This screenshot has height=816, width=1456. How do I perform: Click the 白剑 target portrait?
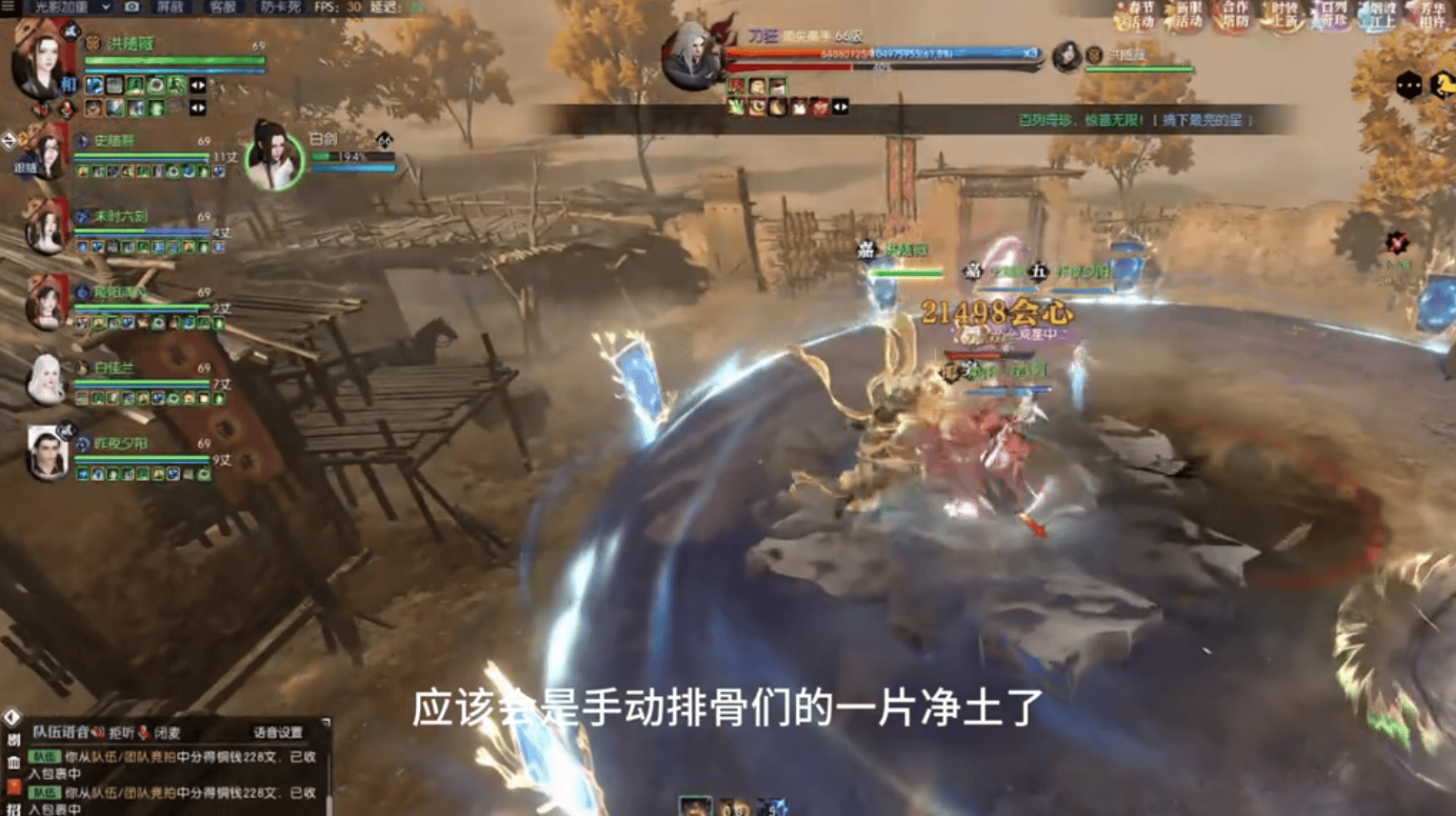click(274, 158)
